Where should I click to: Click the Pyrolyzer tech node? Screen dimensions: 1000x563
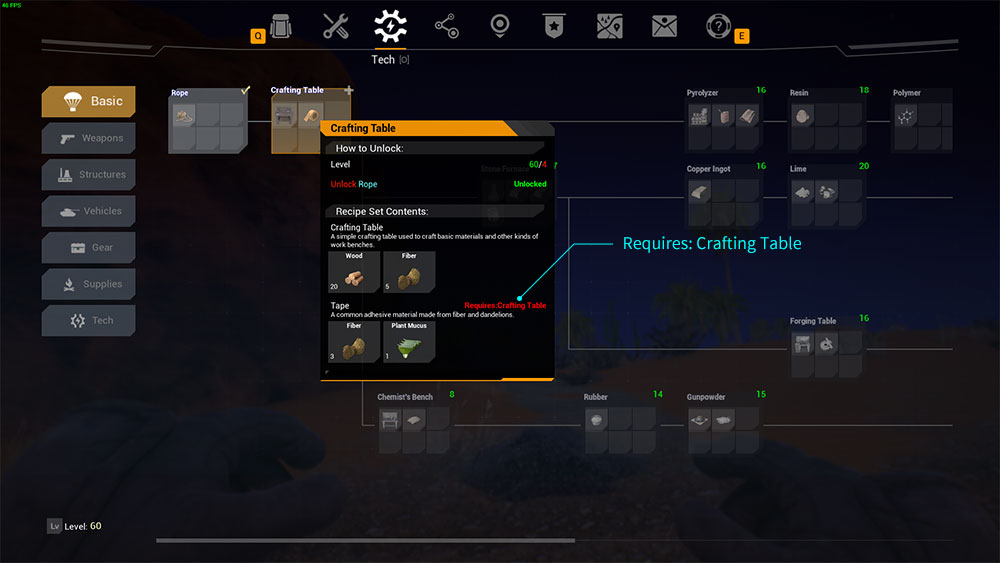pyautogui.click(x=725, y=119)
